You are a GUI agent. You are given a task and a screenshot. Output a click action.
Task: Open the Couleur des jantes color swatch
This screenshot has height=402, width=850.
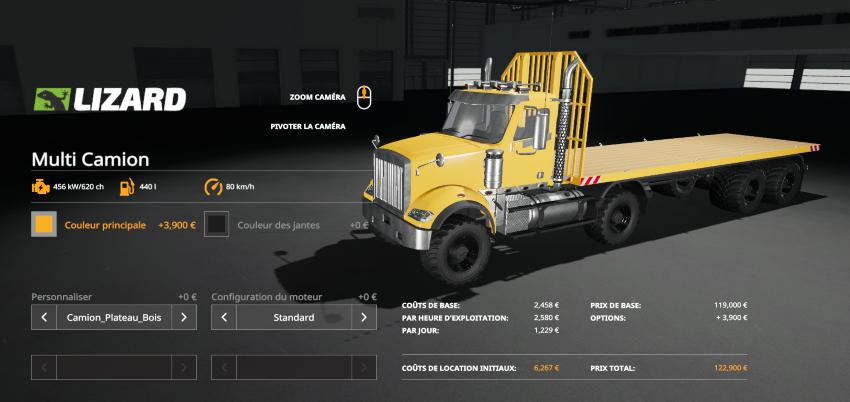point(216,225)
